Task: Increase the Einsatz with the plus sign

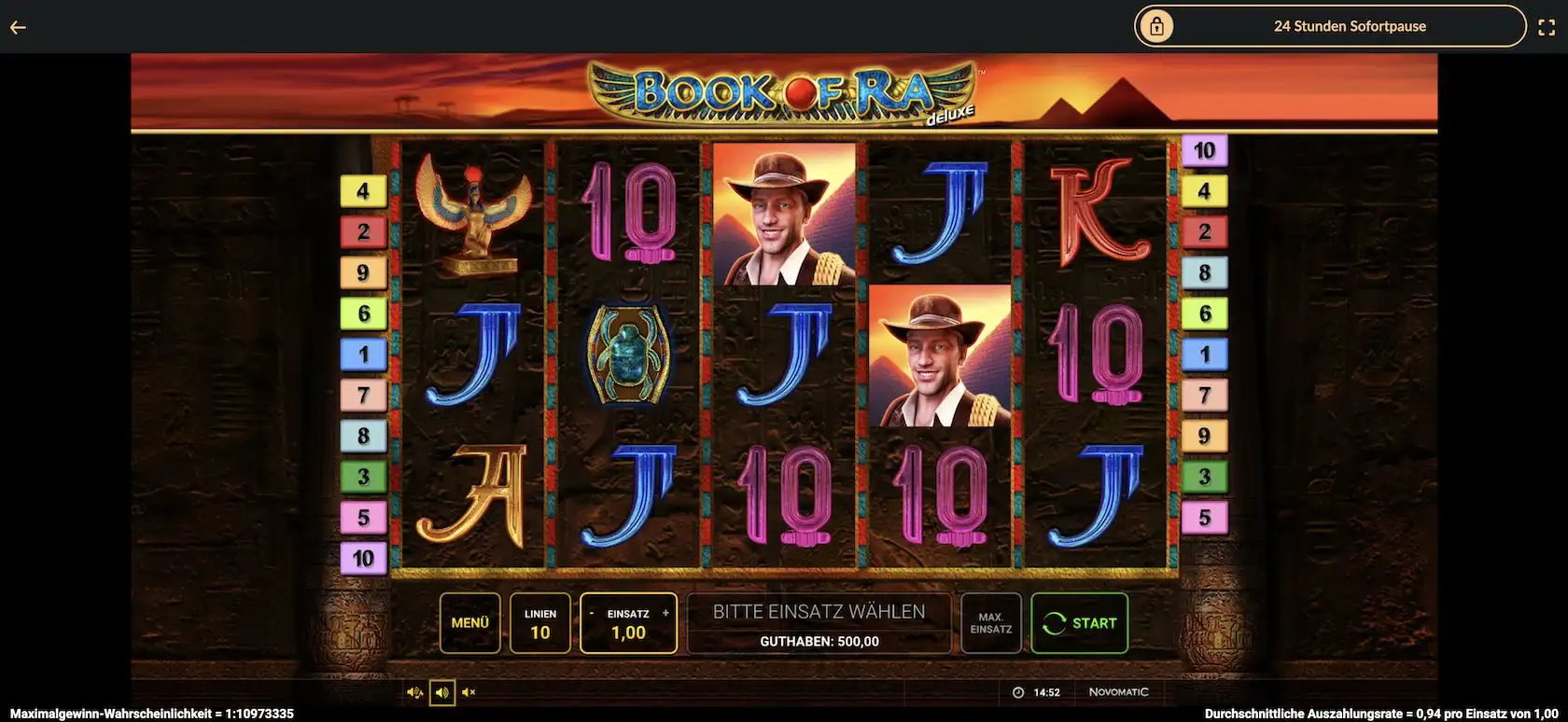Action: [665, 614]
